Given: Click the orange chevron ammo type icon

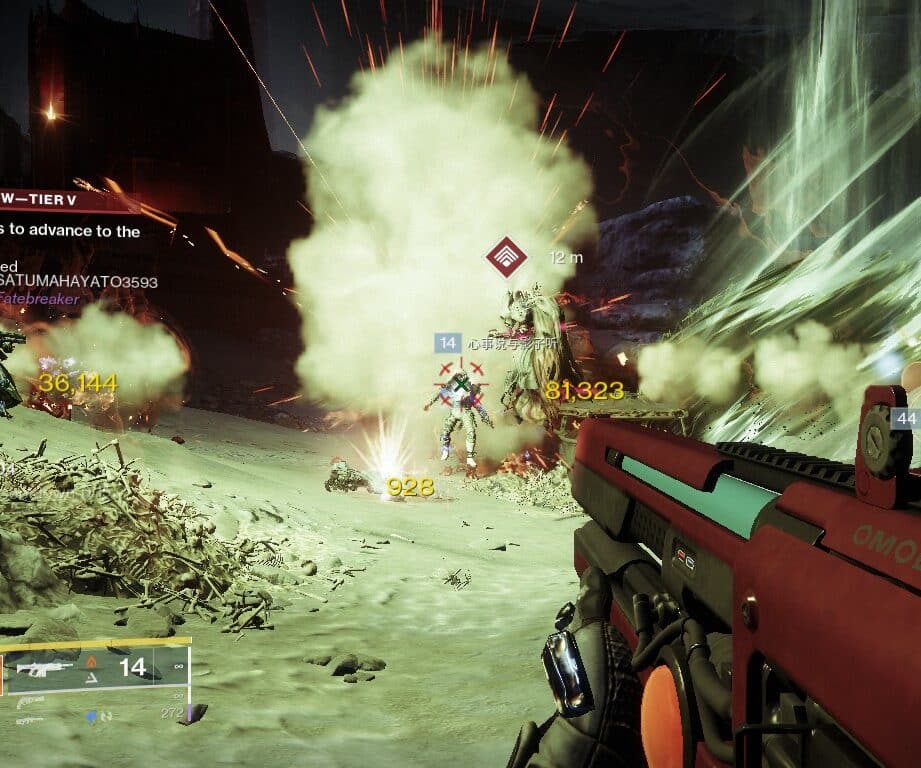Looking at the screenshot, I should tap(91, 661).
